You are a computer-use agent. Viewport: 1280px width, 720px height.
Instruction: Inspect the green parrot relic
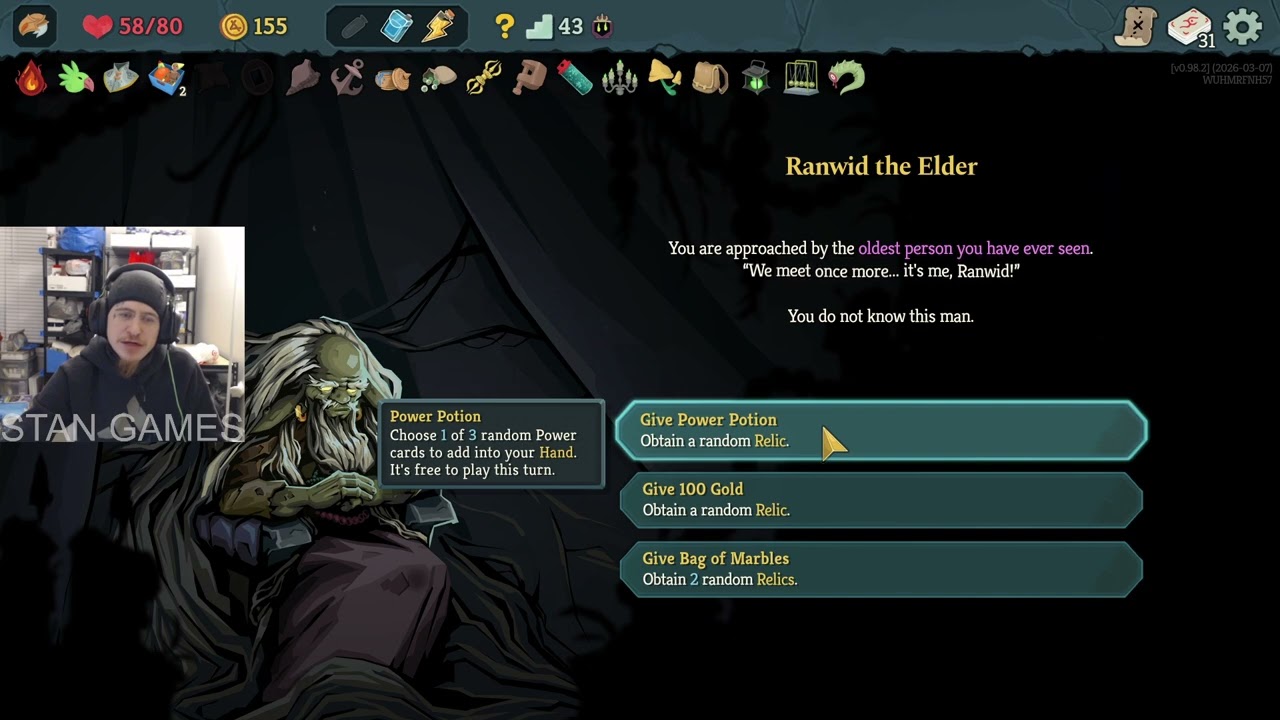(76, 78)
